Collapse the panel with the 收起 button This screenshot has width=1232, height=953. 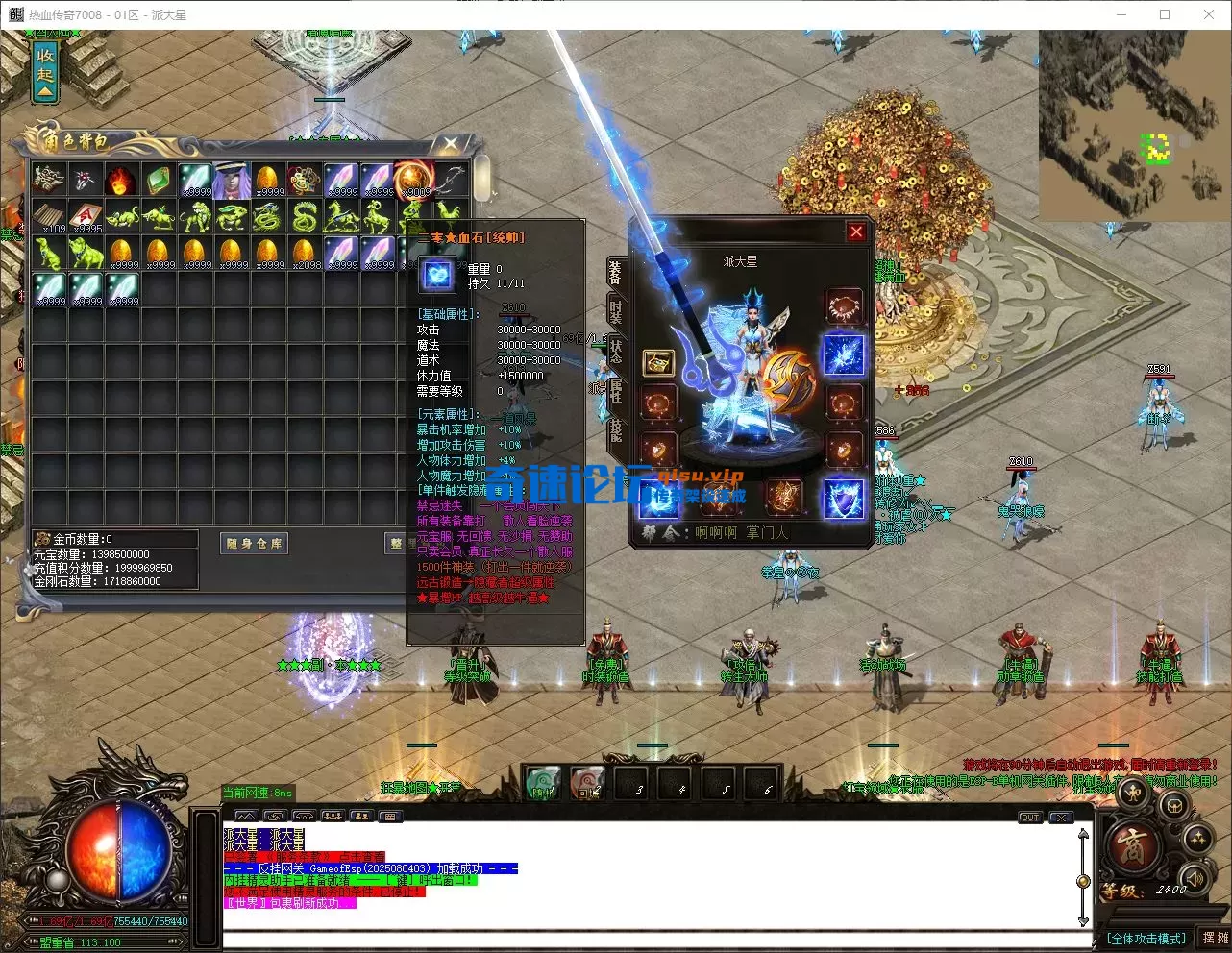pos(45,68)
